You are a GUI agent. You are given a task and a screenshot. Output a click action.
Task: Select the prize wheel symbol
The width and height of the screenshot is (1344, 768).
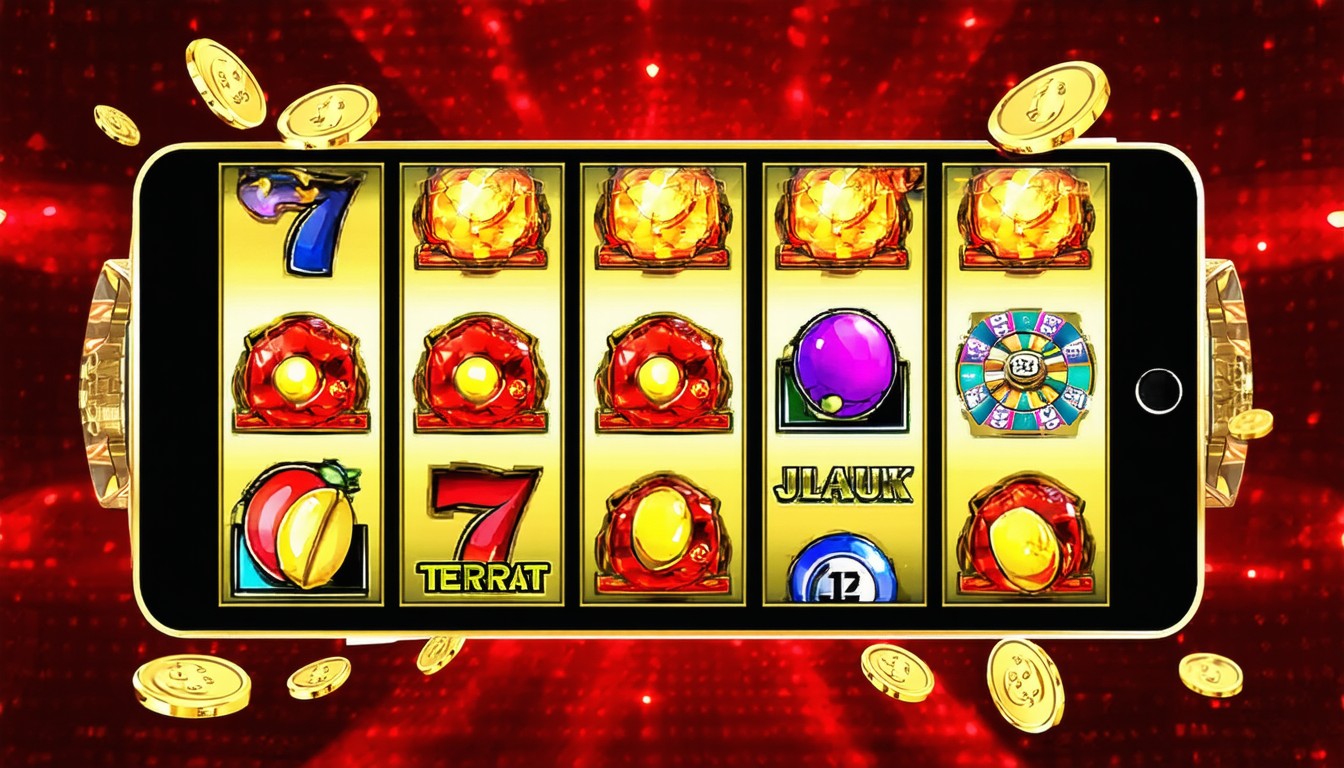pyautogui.click(x=1025, y=372)
